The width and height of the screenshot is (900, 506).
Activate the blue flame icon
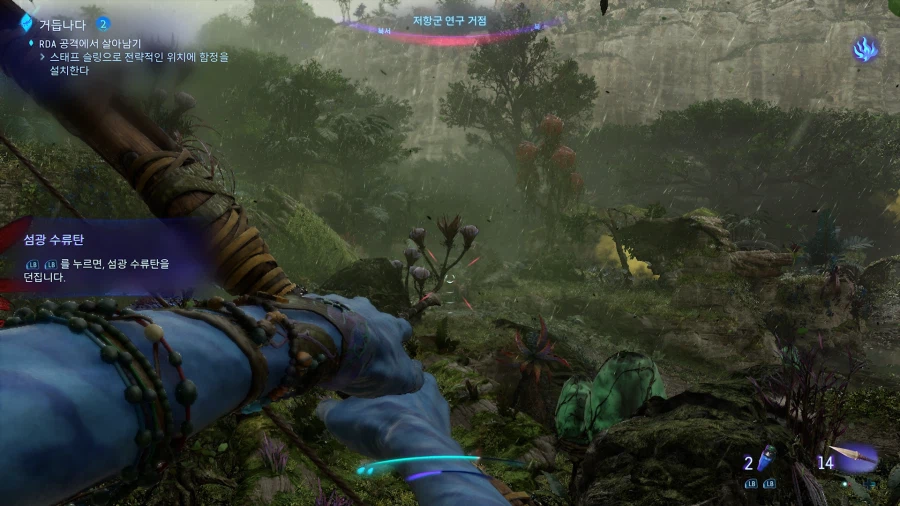pos(865,48)
